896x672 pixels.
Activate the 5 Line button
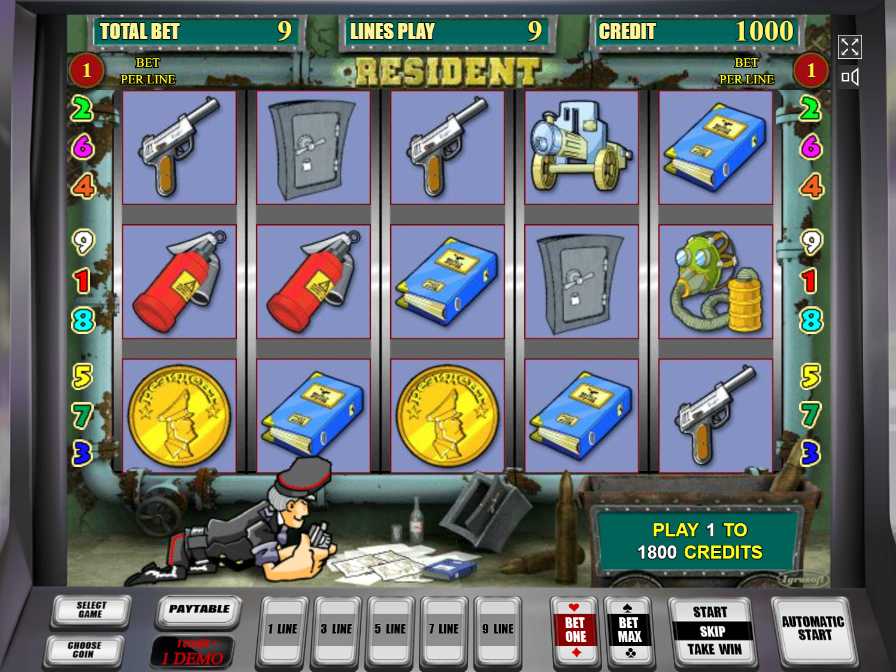(x=391, y=629)
